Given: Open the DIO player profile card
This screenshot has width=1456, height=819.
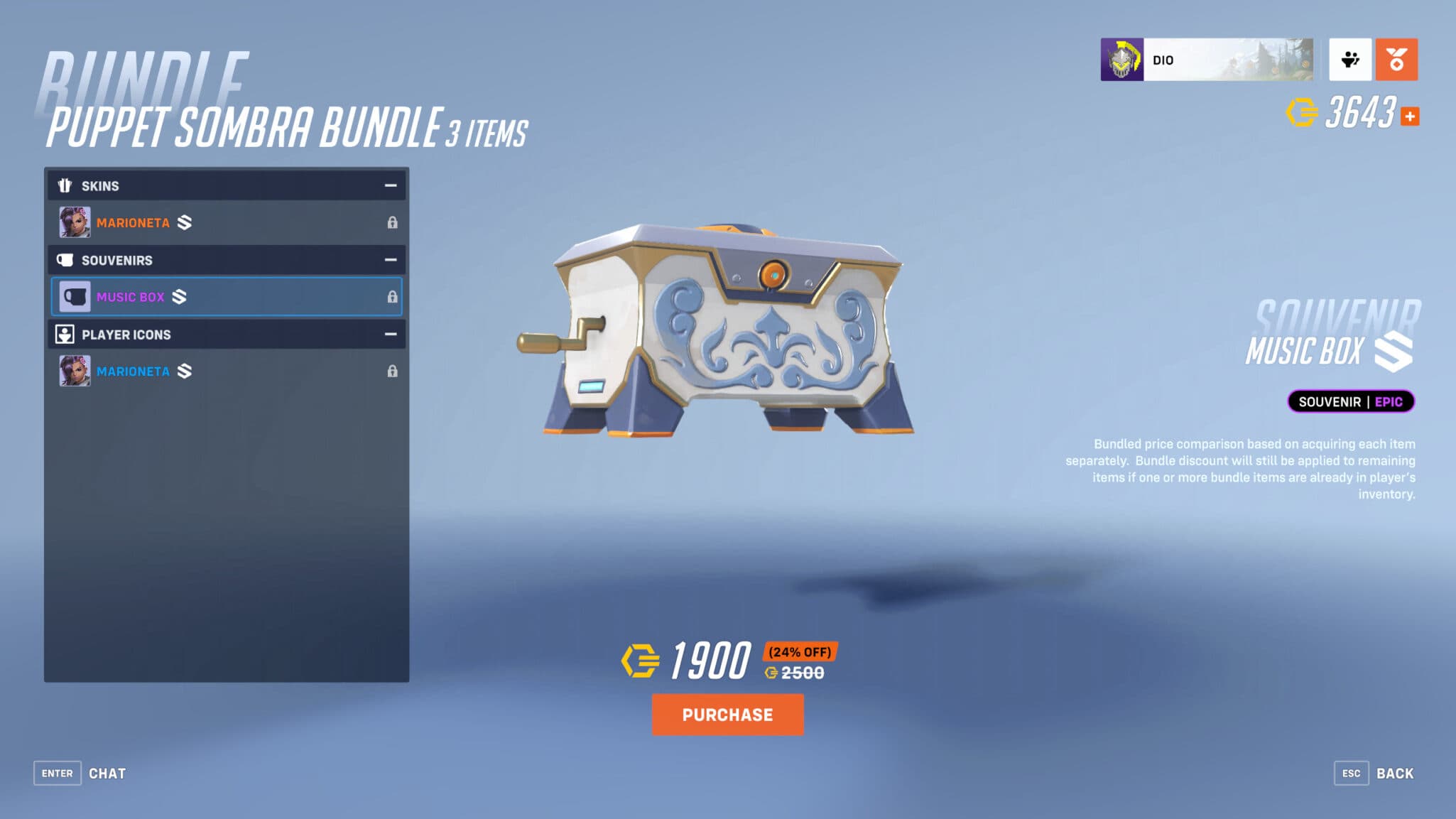Looking at the screenshot, I should [x=1207, y=59].
